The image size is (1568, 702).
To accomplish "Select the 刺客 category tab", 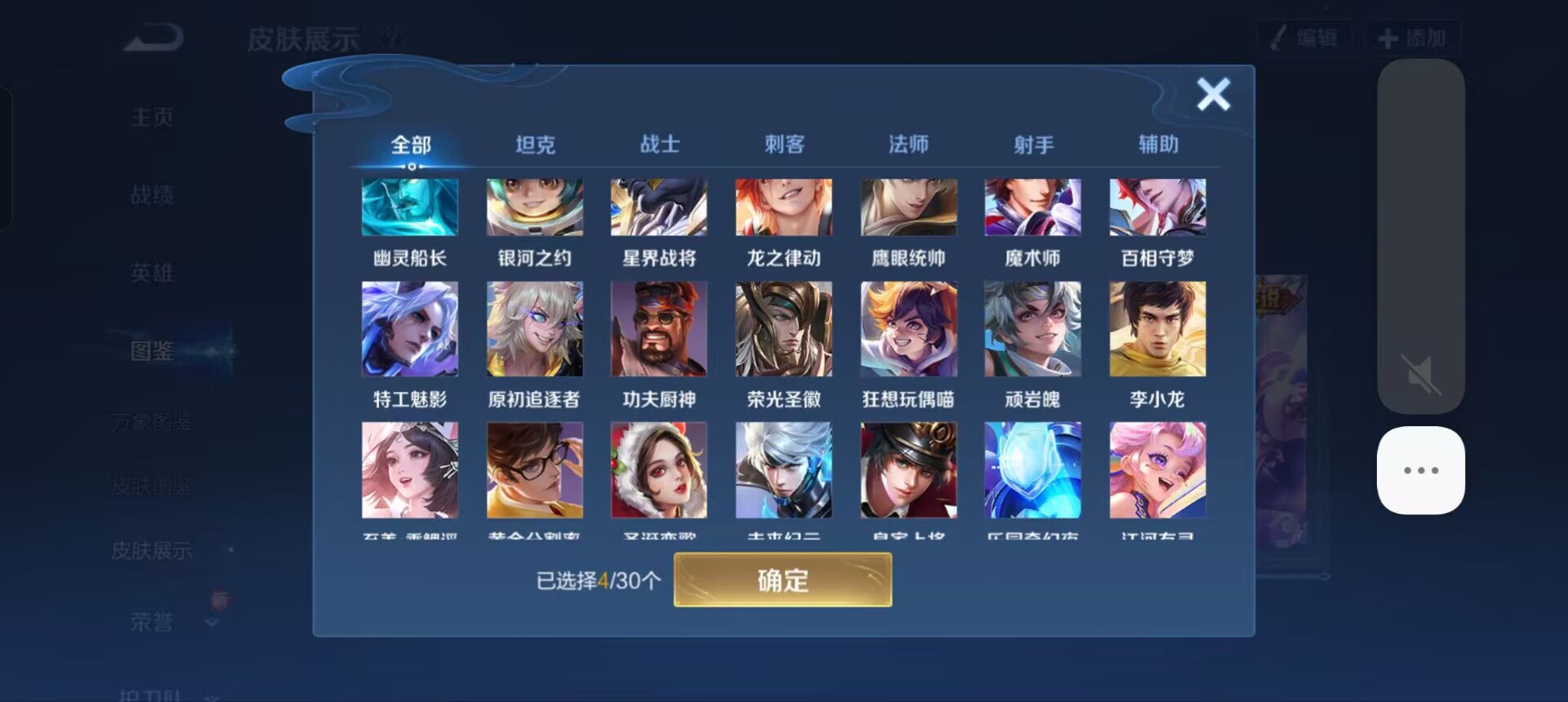I will coord(784,144).
